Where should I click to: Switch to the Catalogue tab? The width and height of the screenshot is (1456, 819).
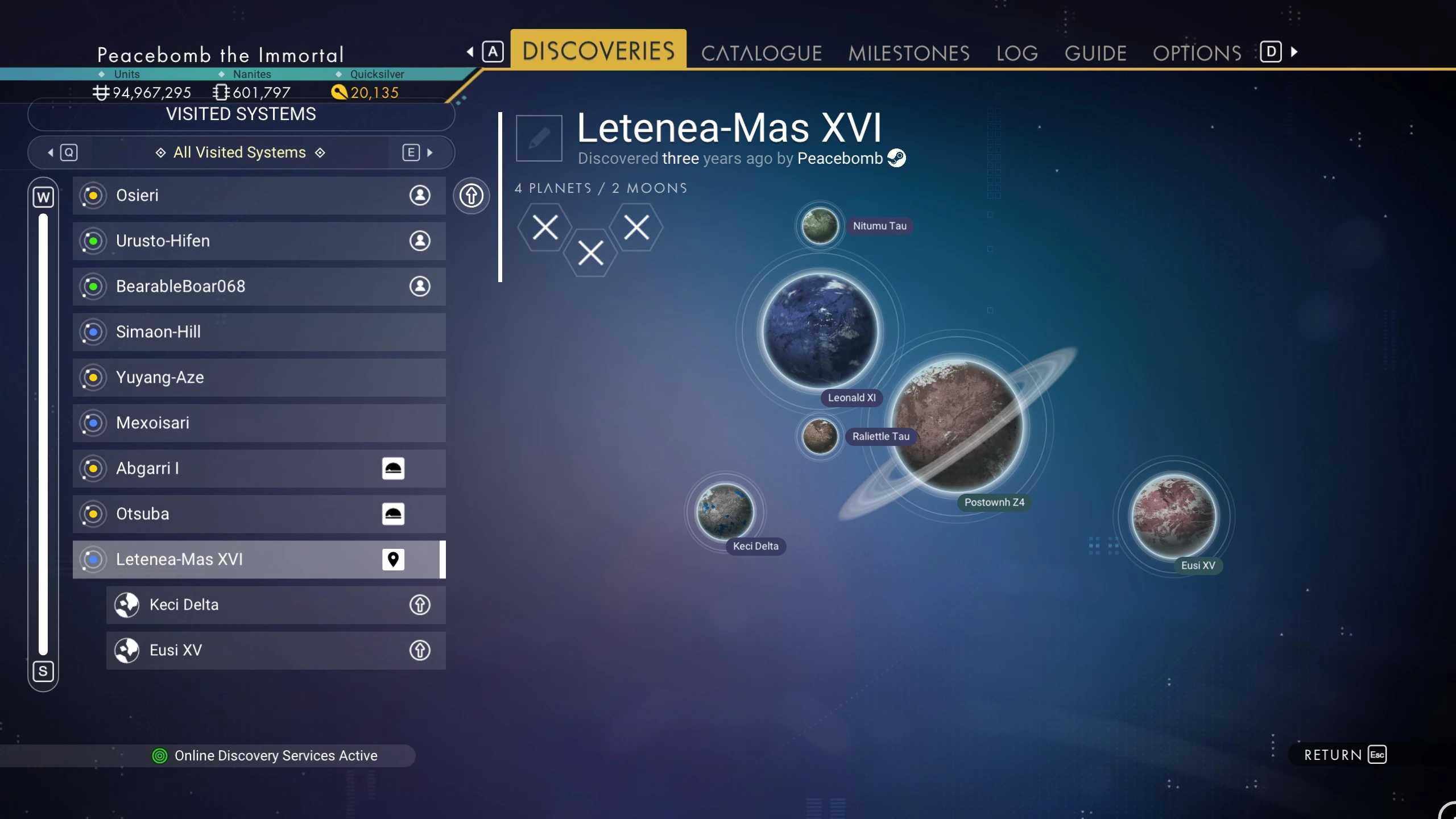pos(761,53)
